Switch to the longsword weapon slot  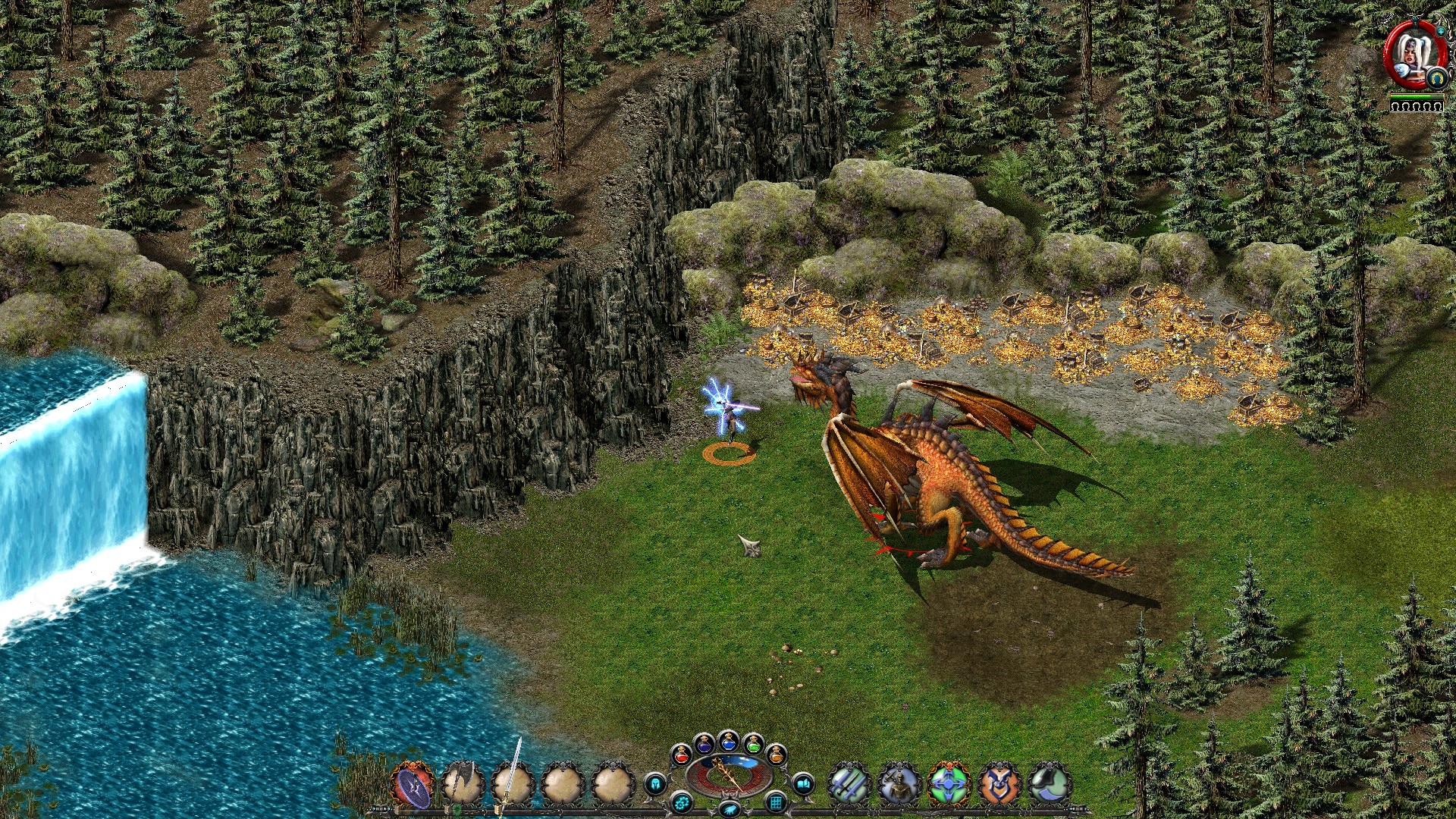point(513,784)
